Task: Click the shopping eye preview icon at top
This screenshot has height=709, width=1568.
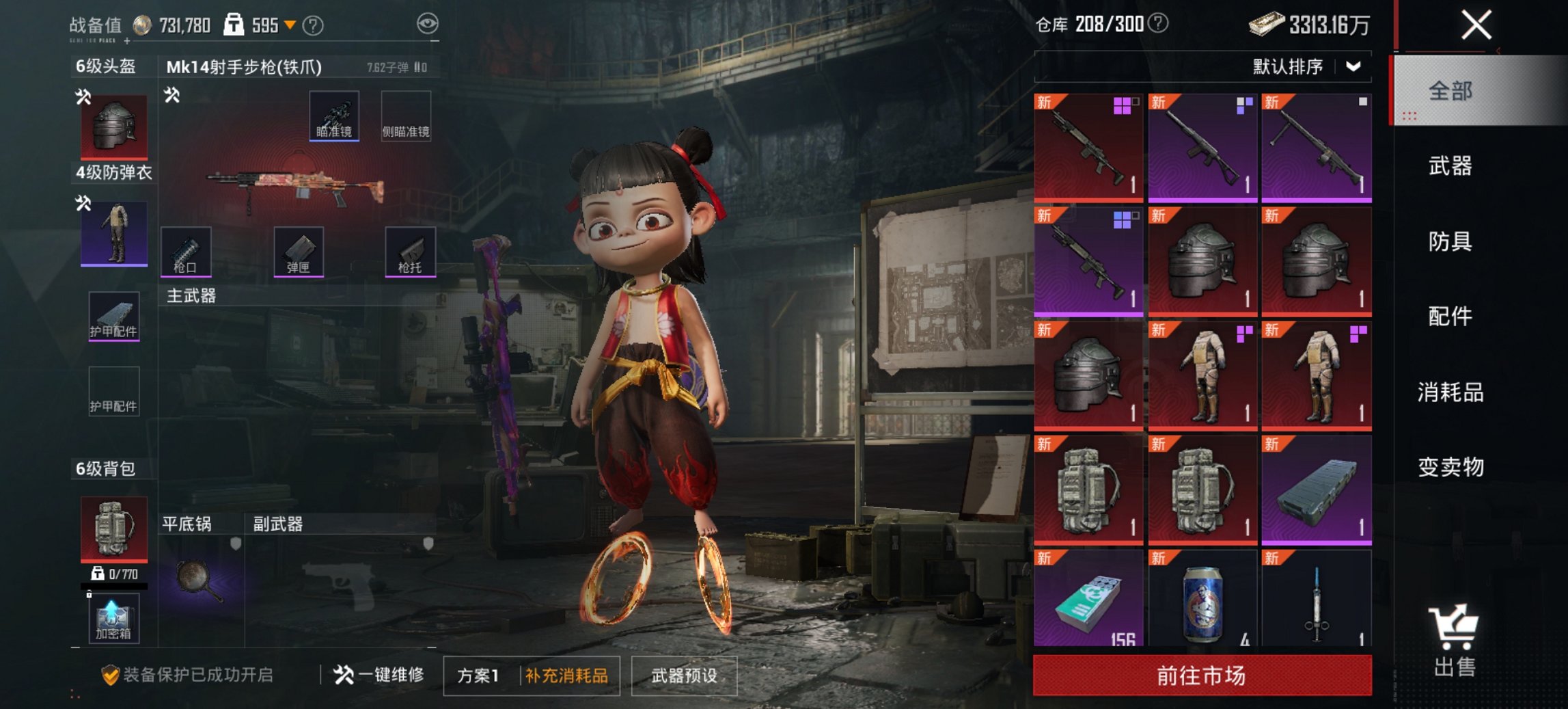Action: click(x=427, y=23)
